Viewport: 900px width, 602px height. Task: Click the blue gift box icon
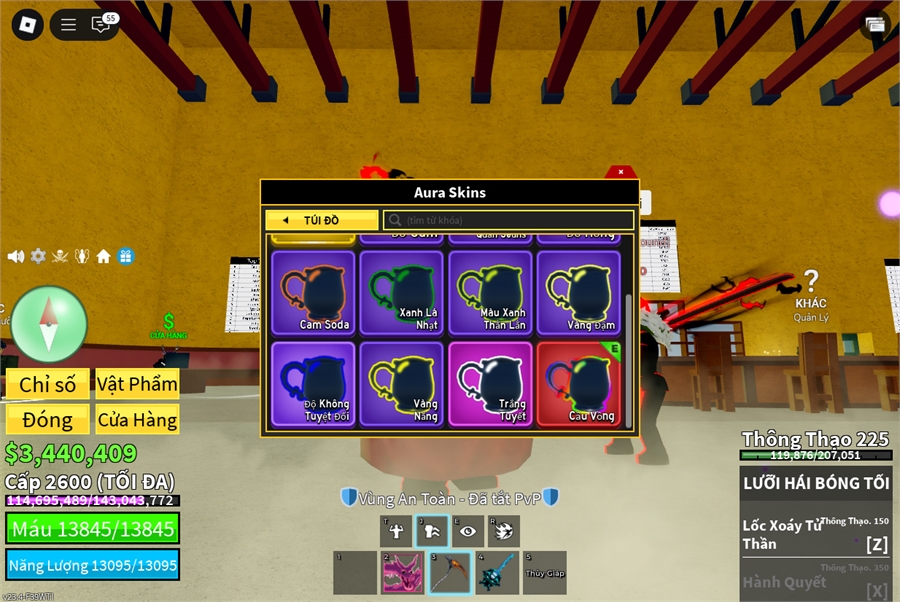click(126, 256)
